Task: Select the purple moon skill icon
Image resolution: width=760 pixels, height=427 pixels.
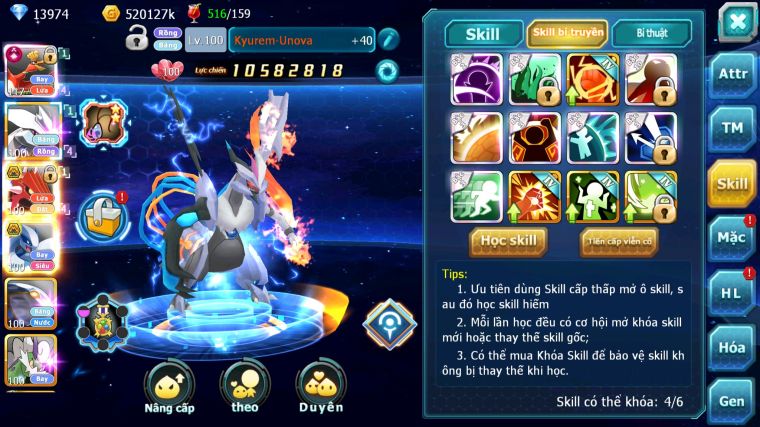Action: point(476,79)
